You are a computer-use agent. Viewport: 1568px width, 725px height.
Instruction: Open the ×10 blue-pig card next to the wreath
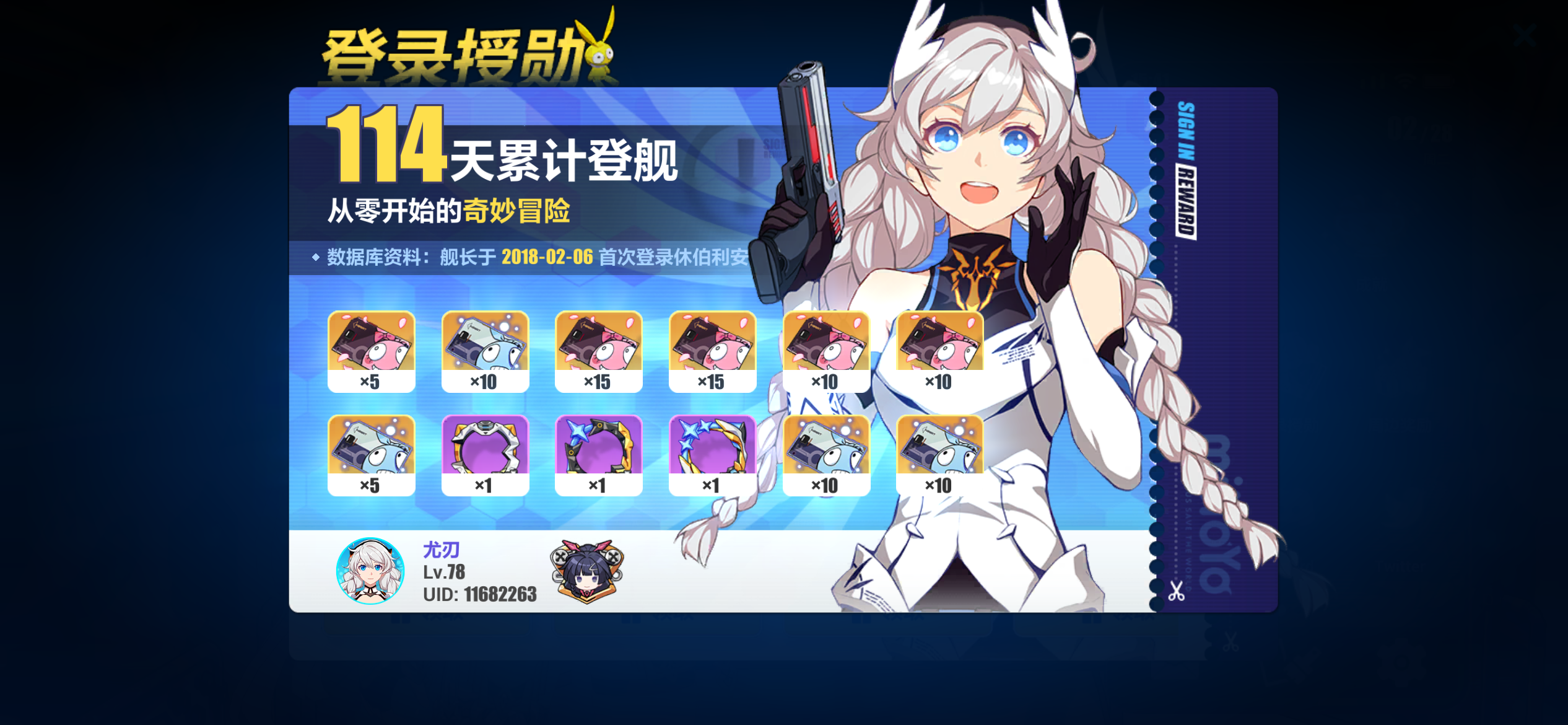(x=825, y=449)
